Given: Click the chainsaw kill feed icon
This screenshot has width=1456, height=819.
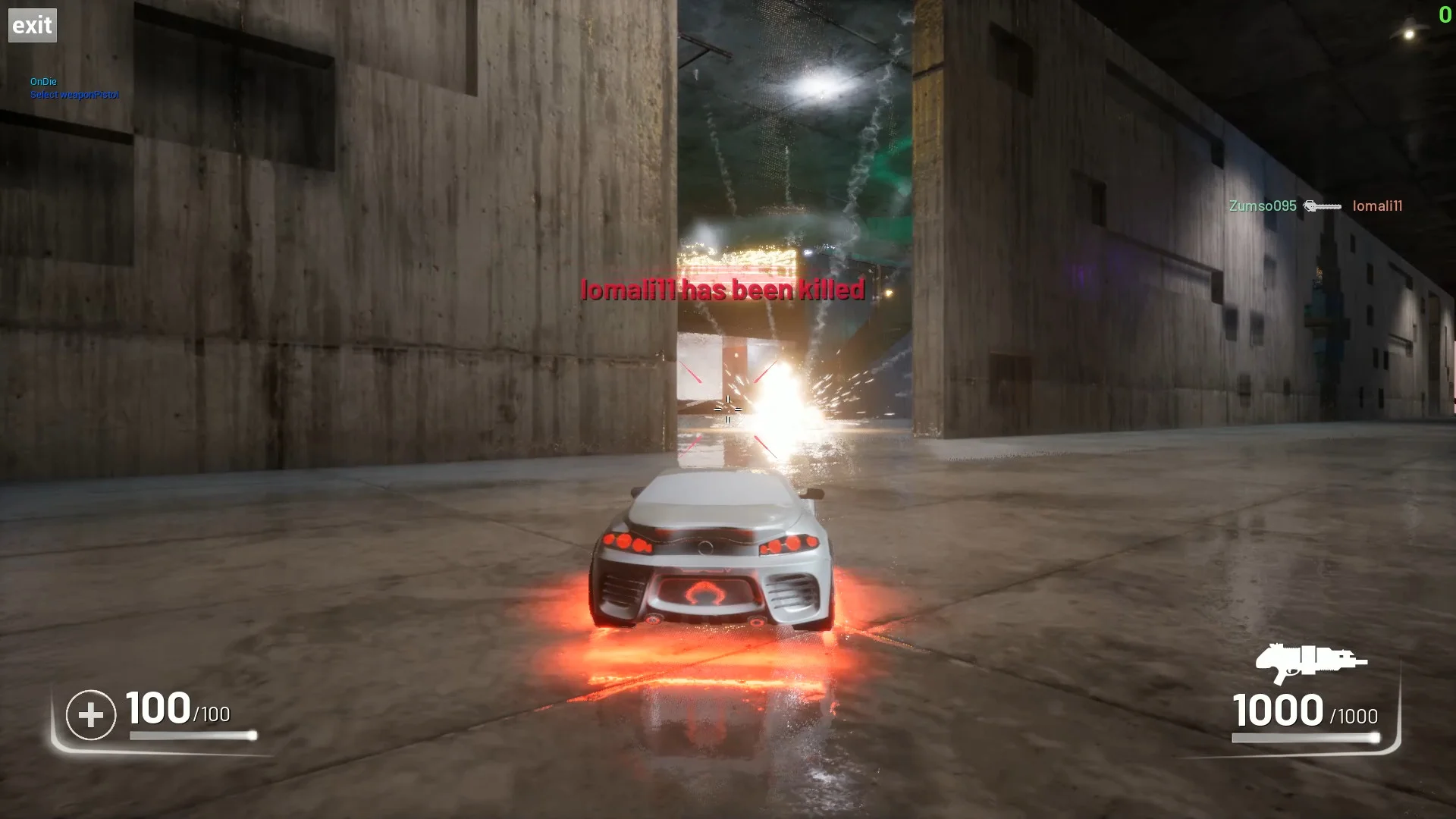Looking at the screenshot, I should 1323,206.
